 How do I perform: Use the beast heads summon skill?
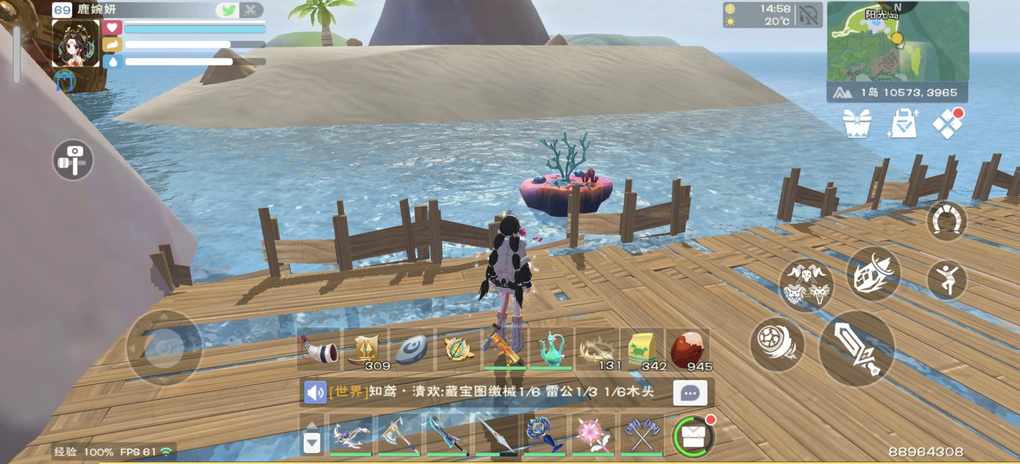coord(808,283)
